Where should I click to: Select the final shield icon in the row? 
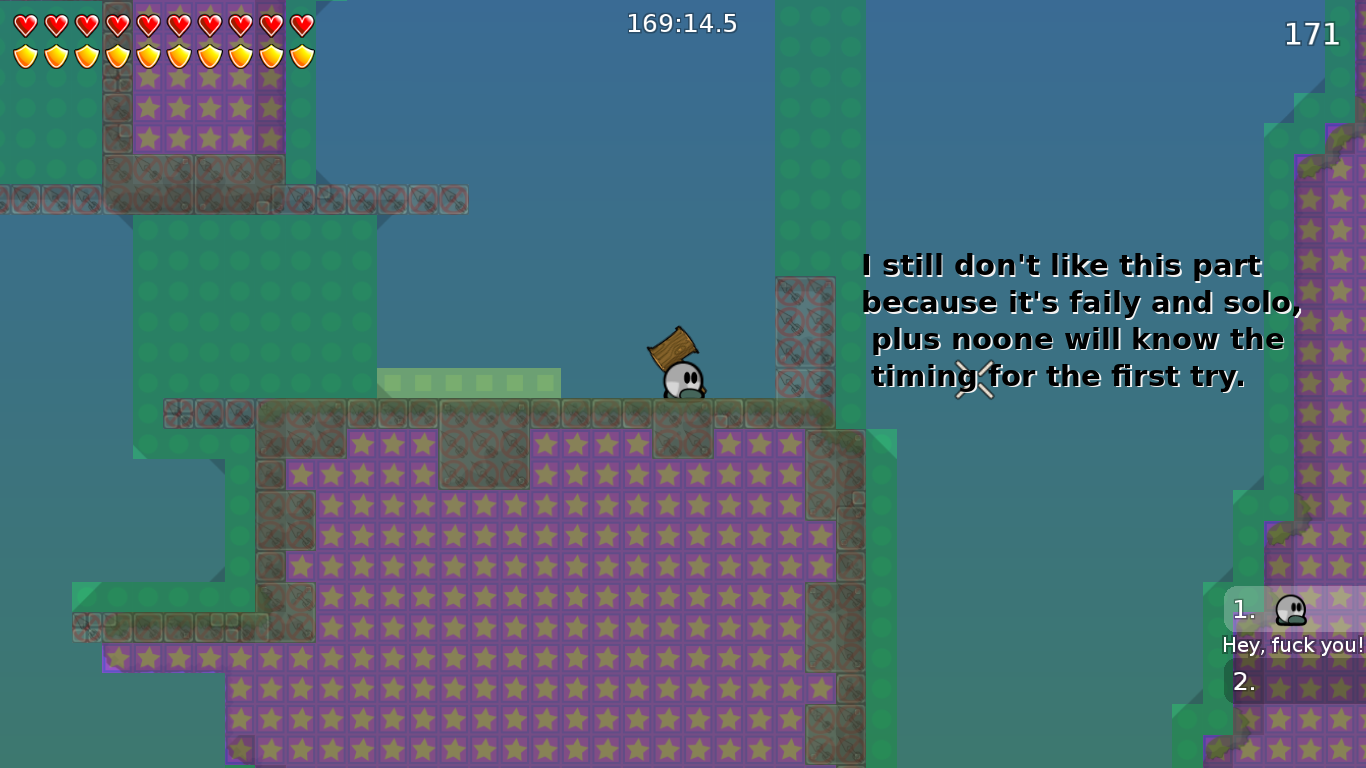point(301,55)
